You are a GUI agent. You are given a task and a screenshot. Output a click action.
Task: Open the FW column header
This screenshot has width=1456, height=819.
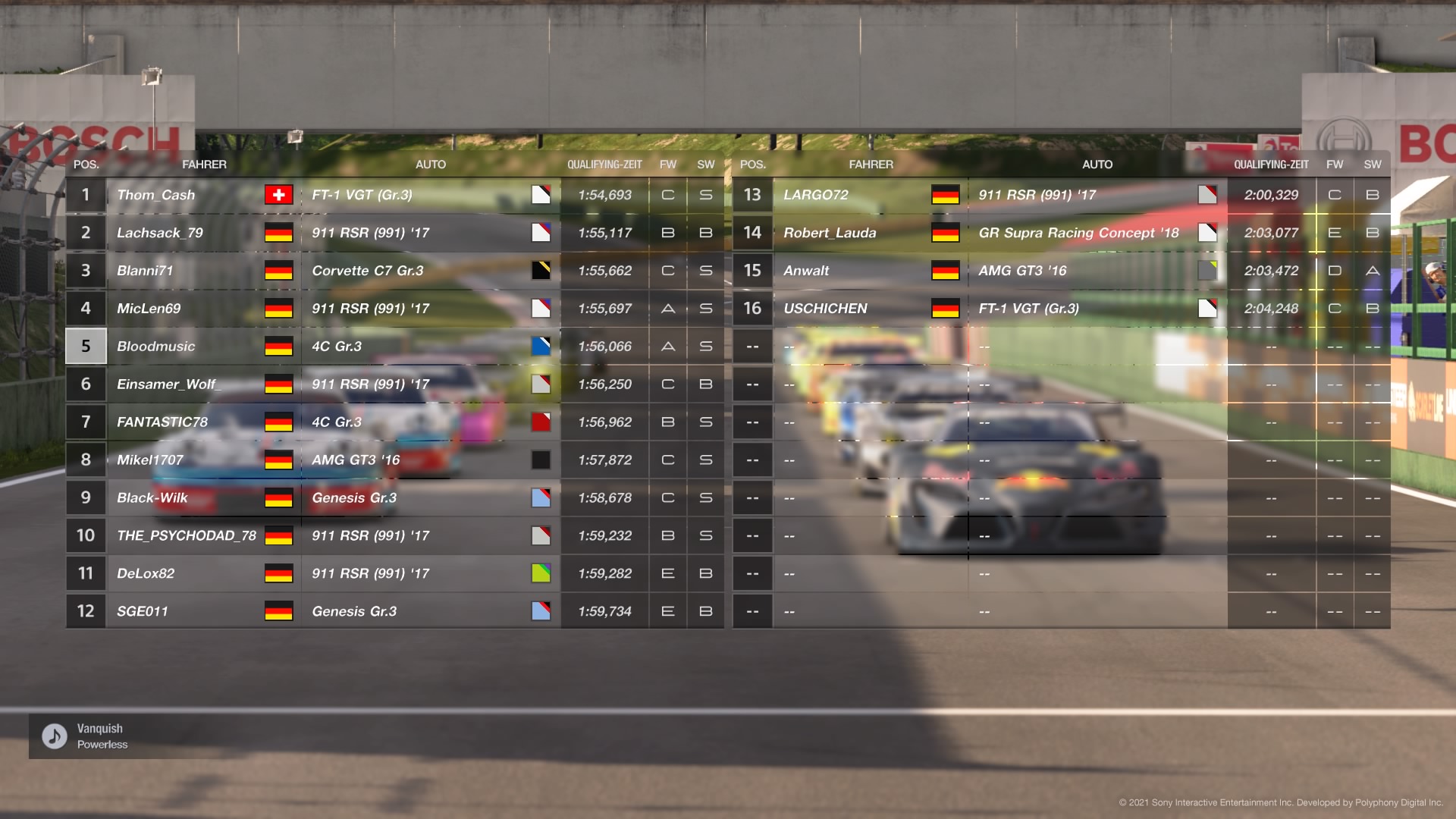(668, 164)
